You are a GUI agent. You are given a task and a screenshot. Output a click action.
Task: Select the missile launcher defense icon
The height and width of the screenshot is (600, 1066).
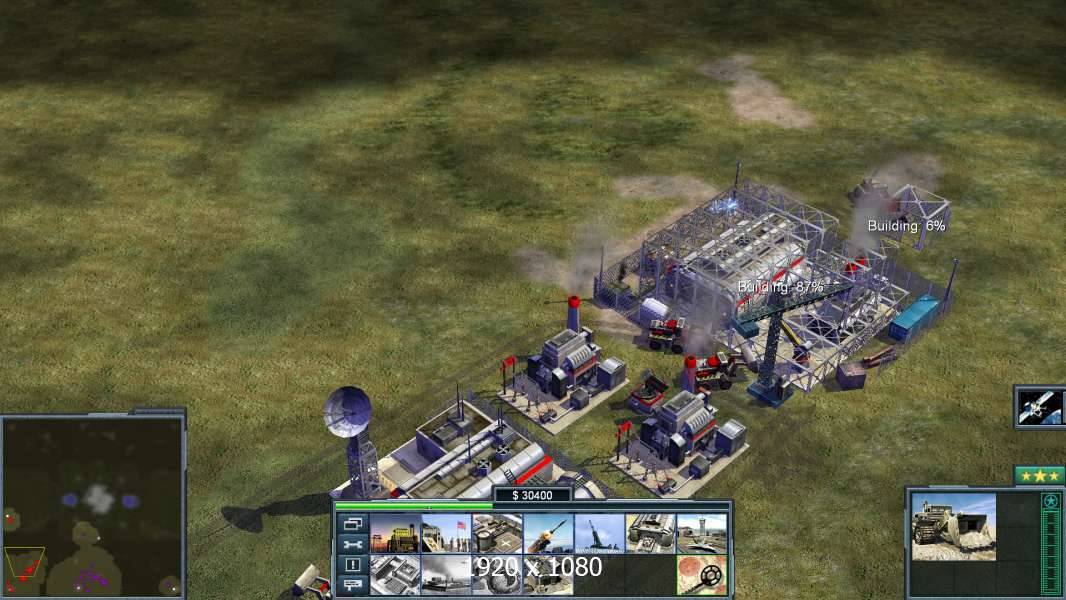pyautogui.click(x=548, y=534)
